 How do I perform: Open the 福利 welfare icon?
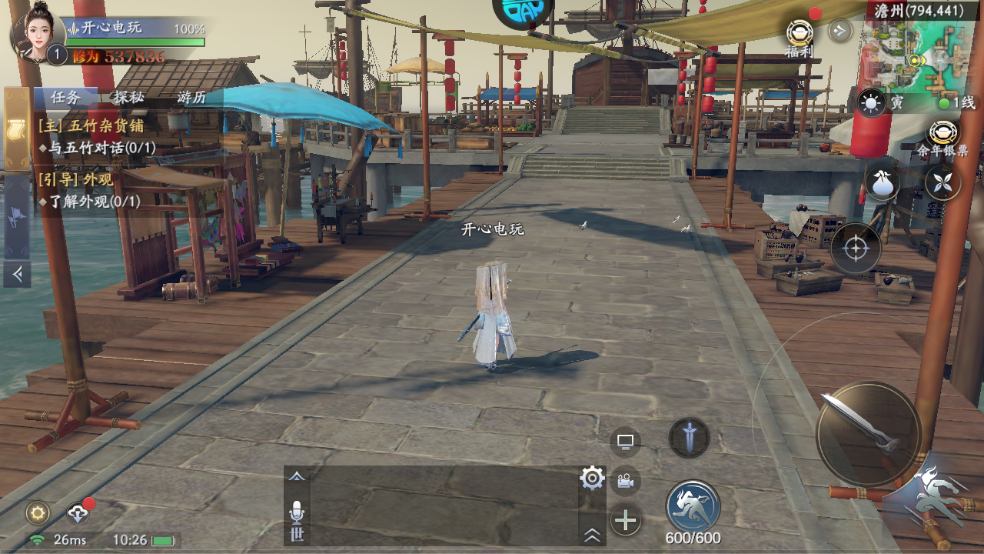point(798,36)
